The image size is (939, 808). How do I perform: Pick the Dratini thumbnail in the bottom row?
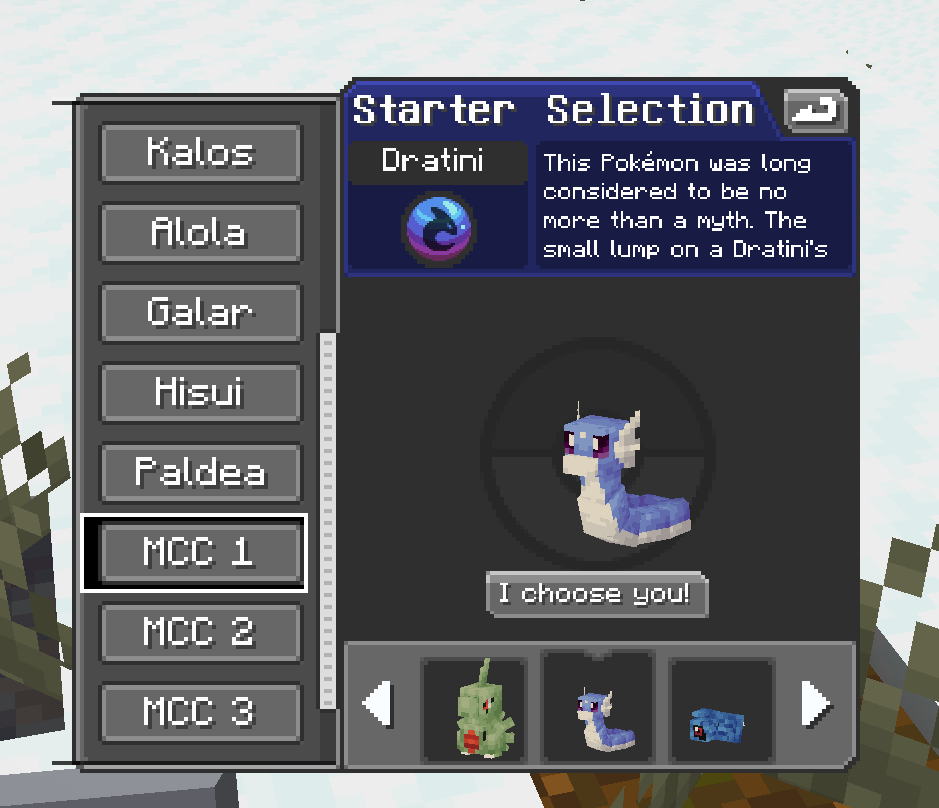click(x=597, y=708)
